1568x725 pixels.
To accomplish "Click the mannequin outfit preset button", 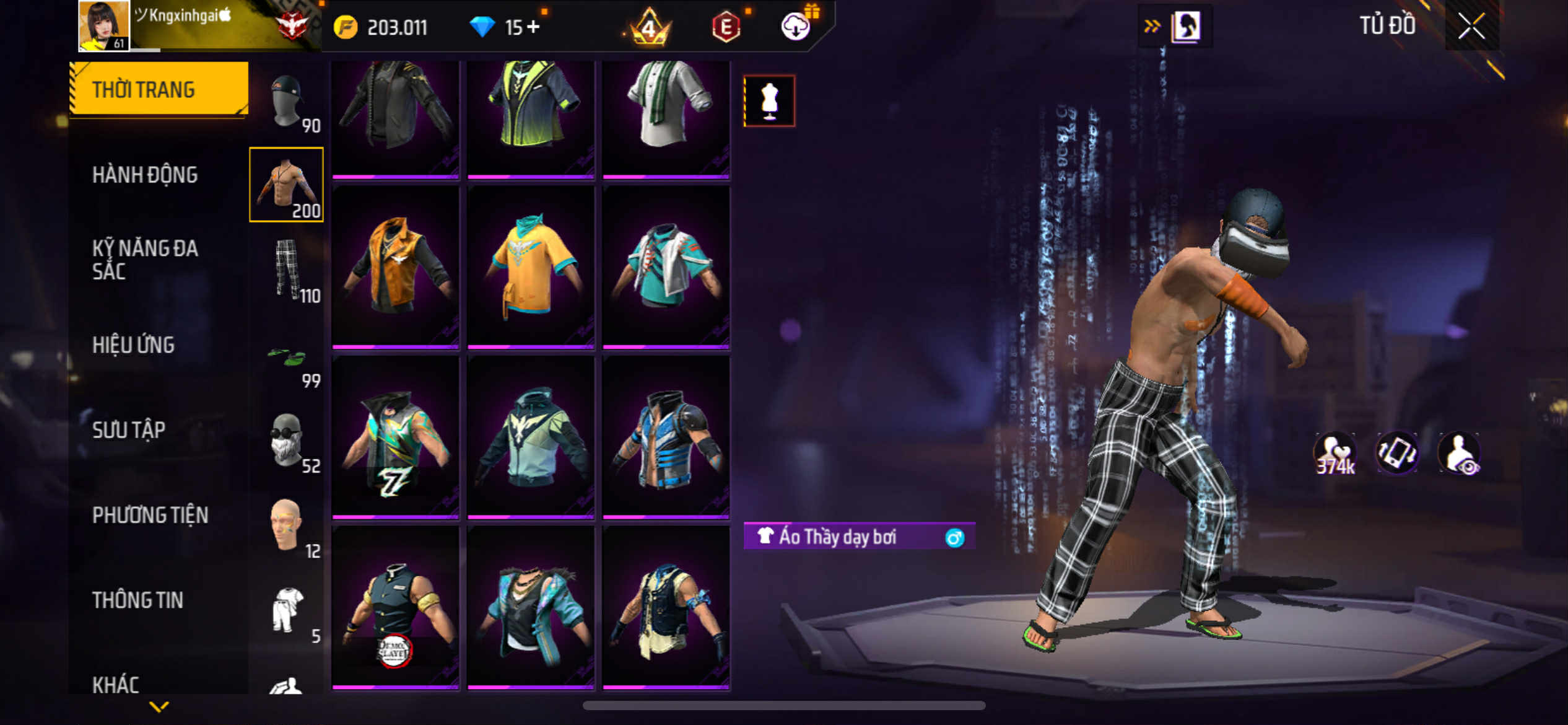I will click(769, 101).
